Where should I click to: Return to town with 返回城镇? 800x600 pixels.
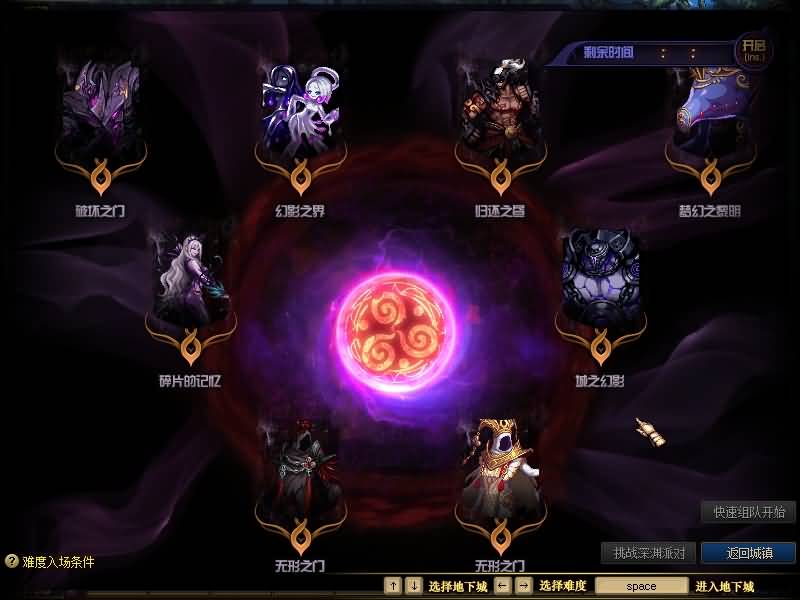click(748, 553)
